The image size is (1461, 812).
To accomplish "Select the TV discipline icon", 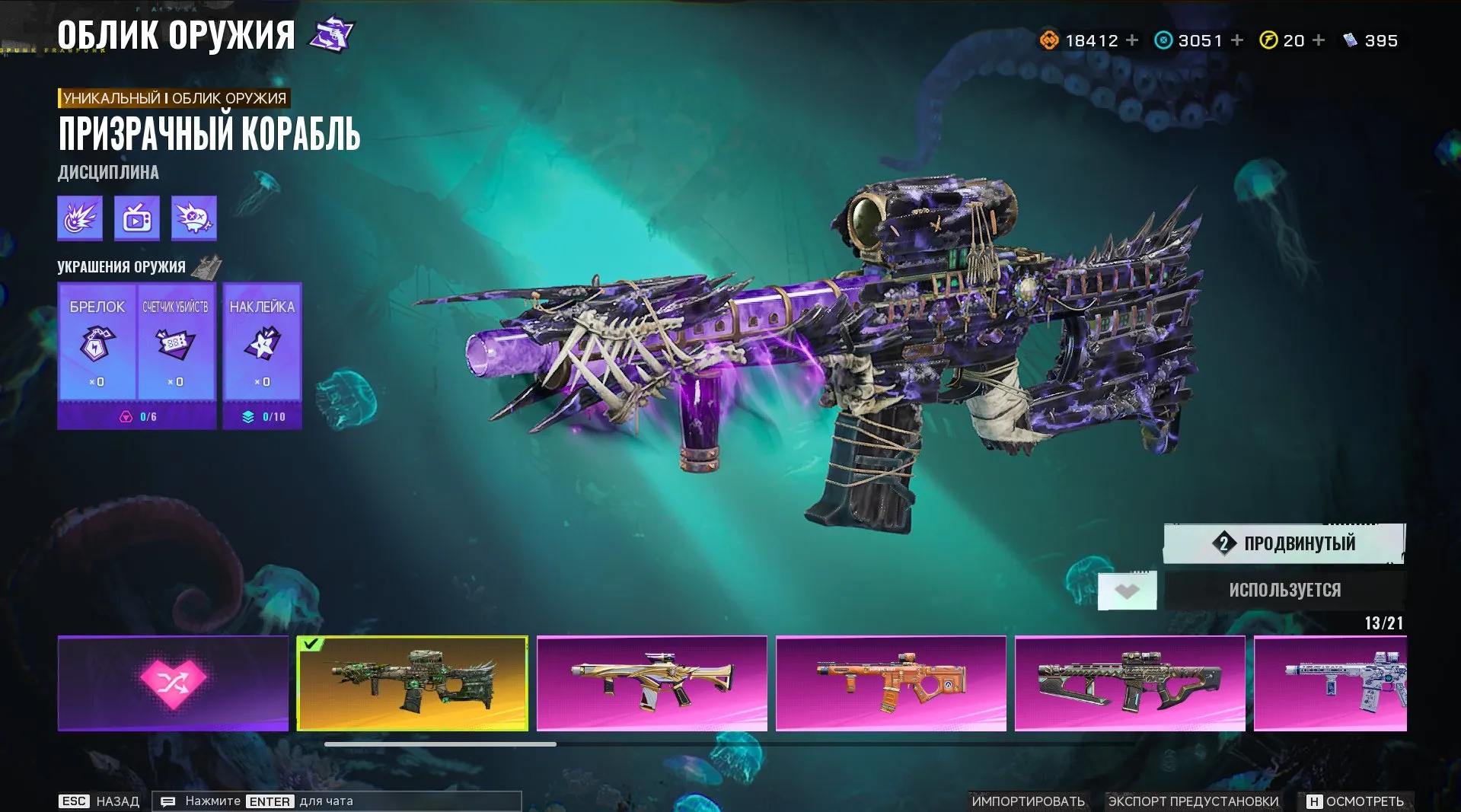I will (x=136, y=218).
